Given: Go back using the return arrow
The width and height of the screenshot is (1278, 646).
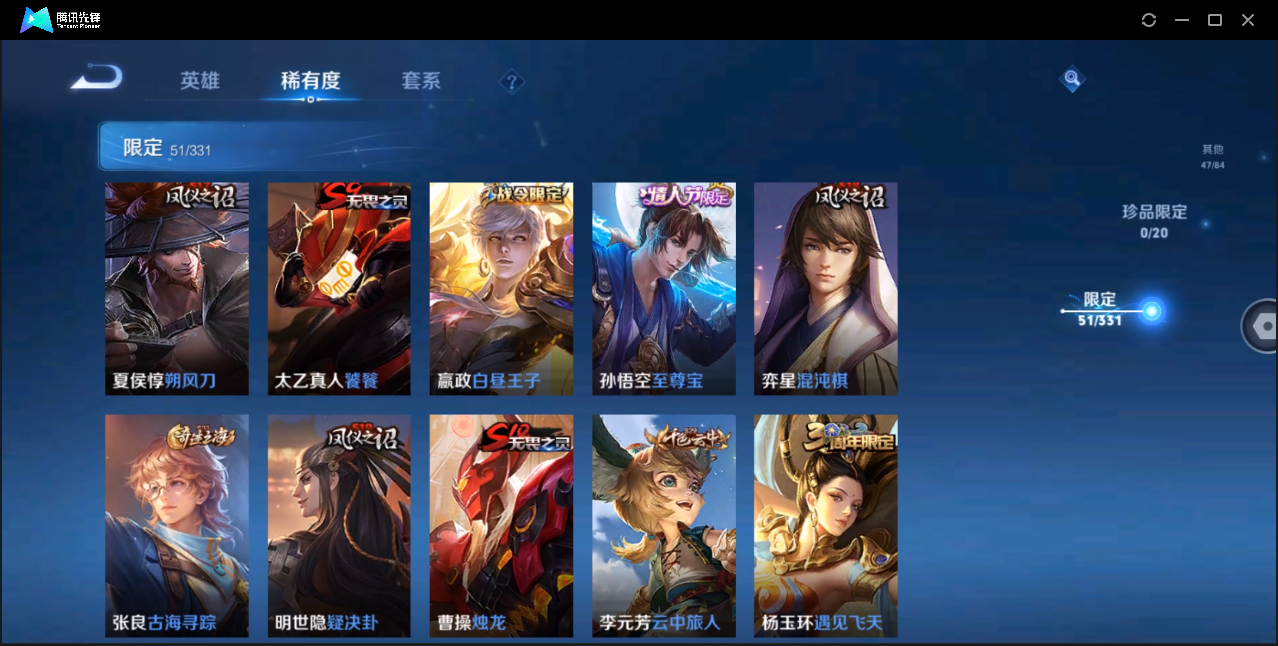Looking at the screenshot, I should pos(97,78).
